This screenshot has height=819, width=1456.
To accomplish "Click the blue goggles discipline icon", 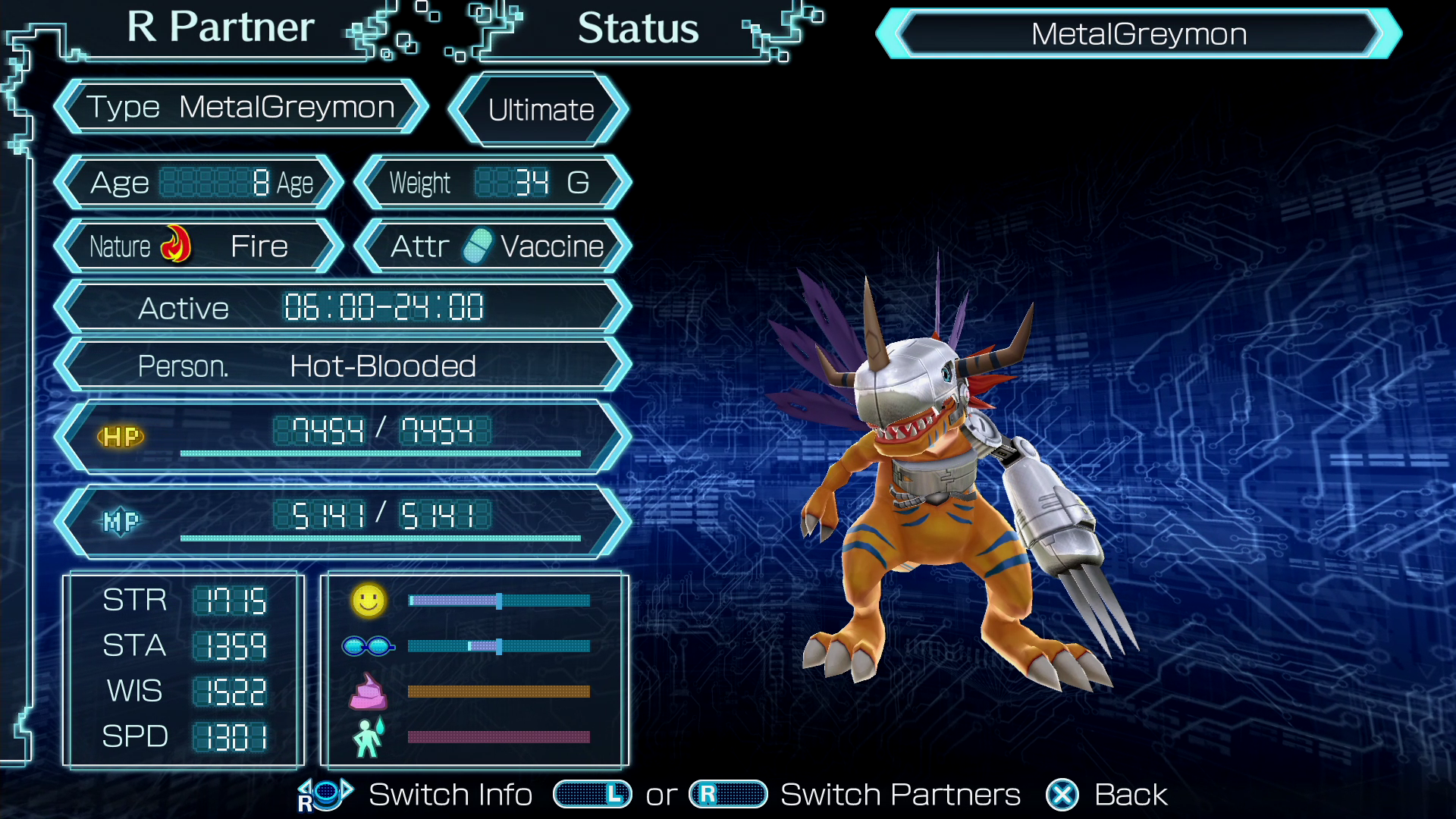I will click(x=368, y=646).
